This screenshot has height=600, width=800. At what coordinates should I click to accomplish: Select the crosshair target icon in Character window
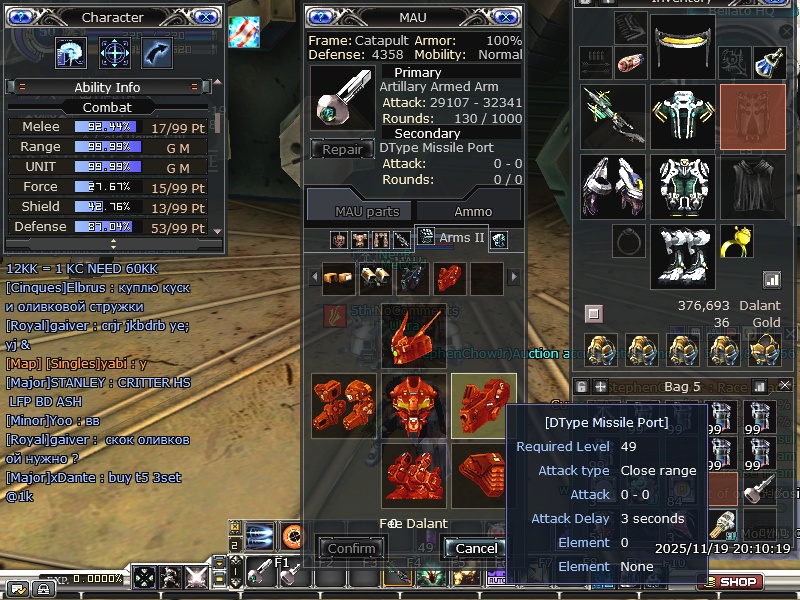click(114, 52)
